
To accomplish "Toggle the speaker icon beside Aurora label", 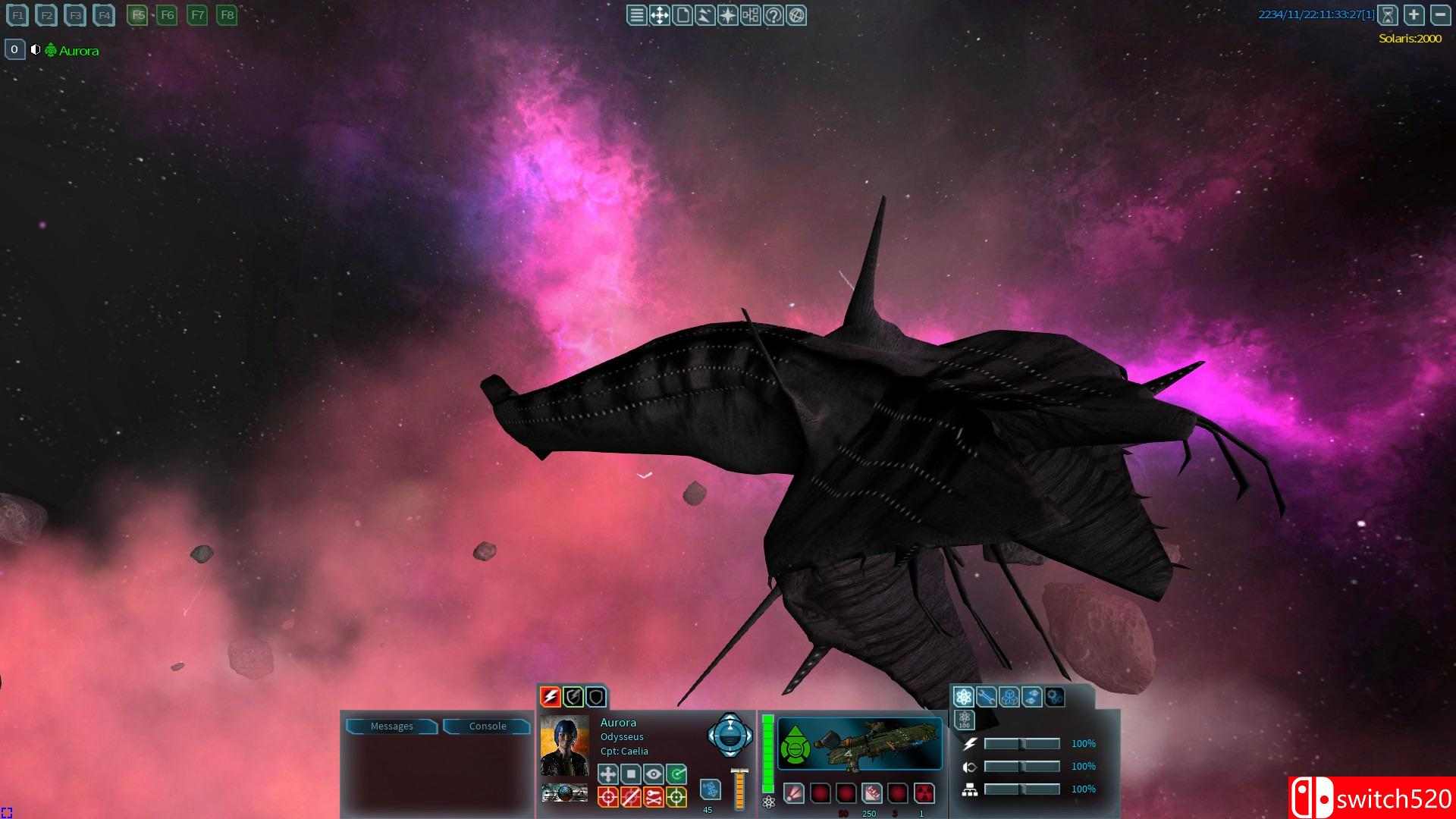I will (x=36, y=49).
